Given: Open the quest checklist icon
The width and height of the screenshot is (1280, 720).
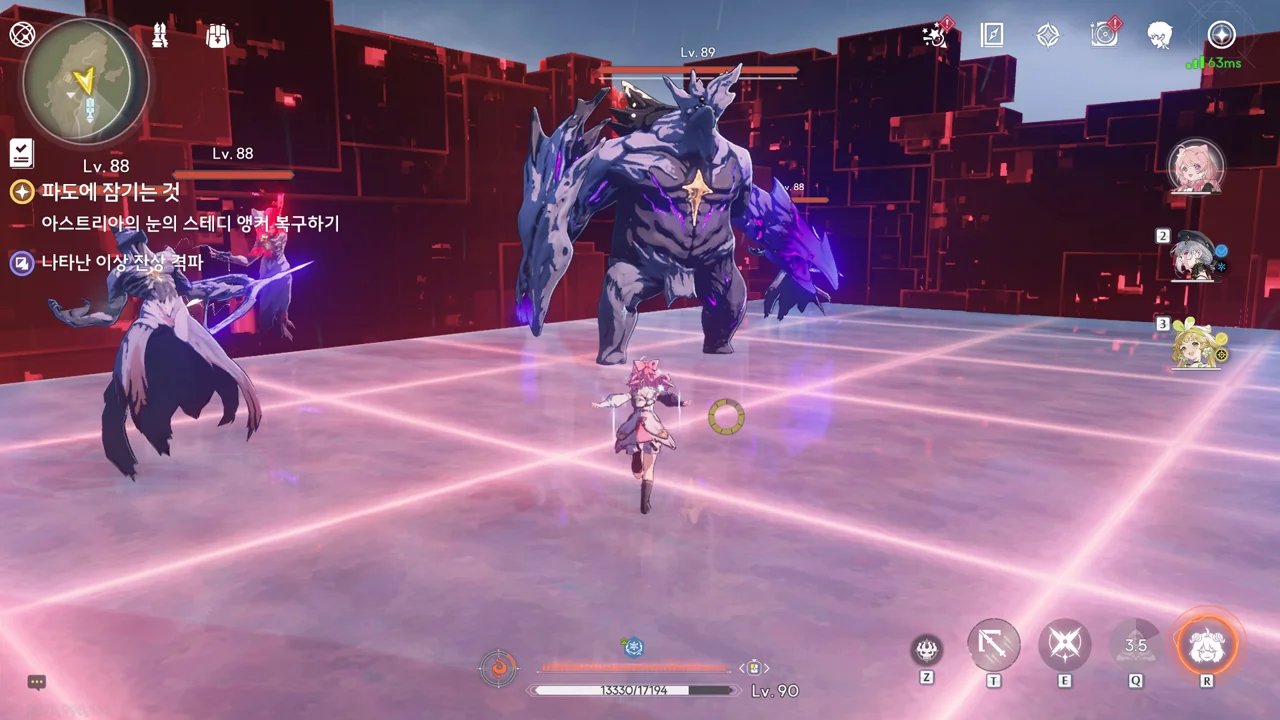Looking at the screenshot, I should [21, 153].
